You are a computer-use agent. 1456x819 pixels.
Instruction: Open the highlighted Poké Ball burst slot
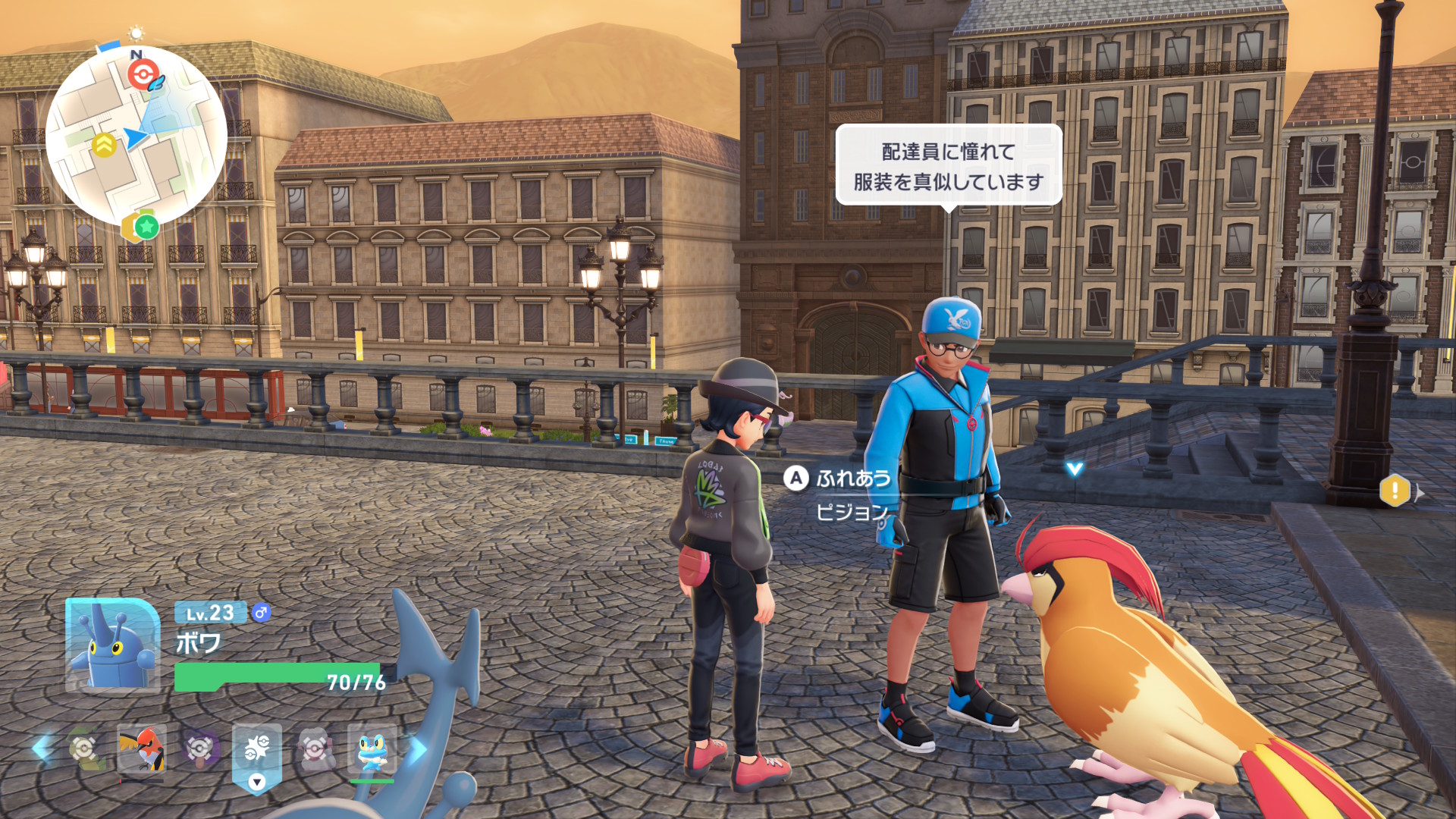pyautogui.click(x=257, y=746)
